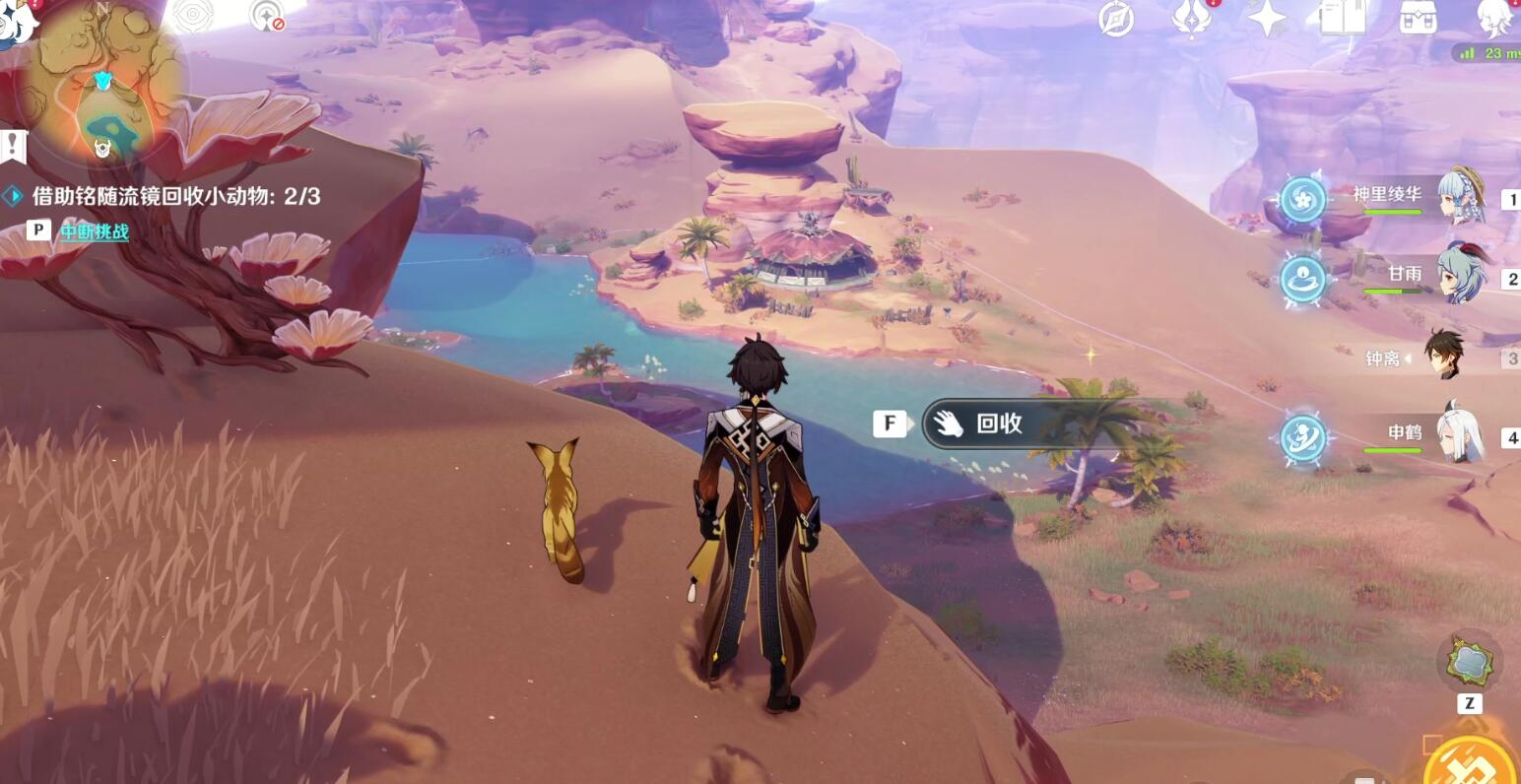The height and width of the screenshot is (784, 1521).
Task: Click 中断挑战 to interrupt the challenge
Action: [95, 231]
